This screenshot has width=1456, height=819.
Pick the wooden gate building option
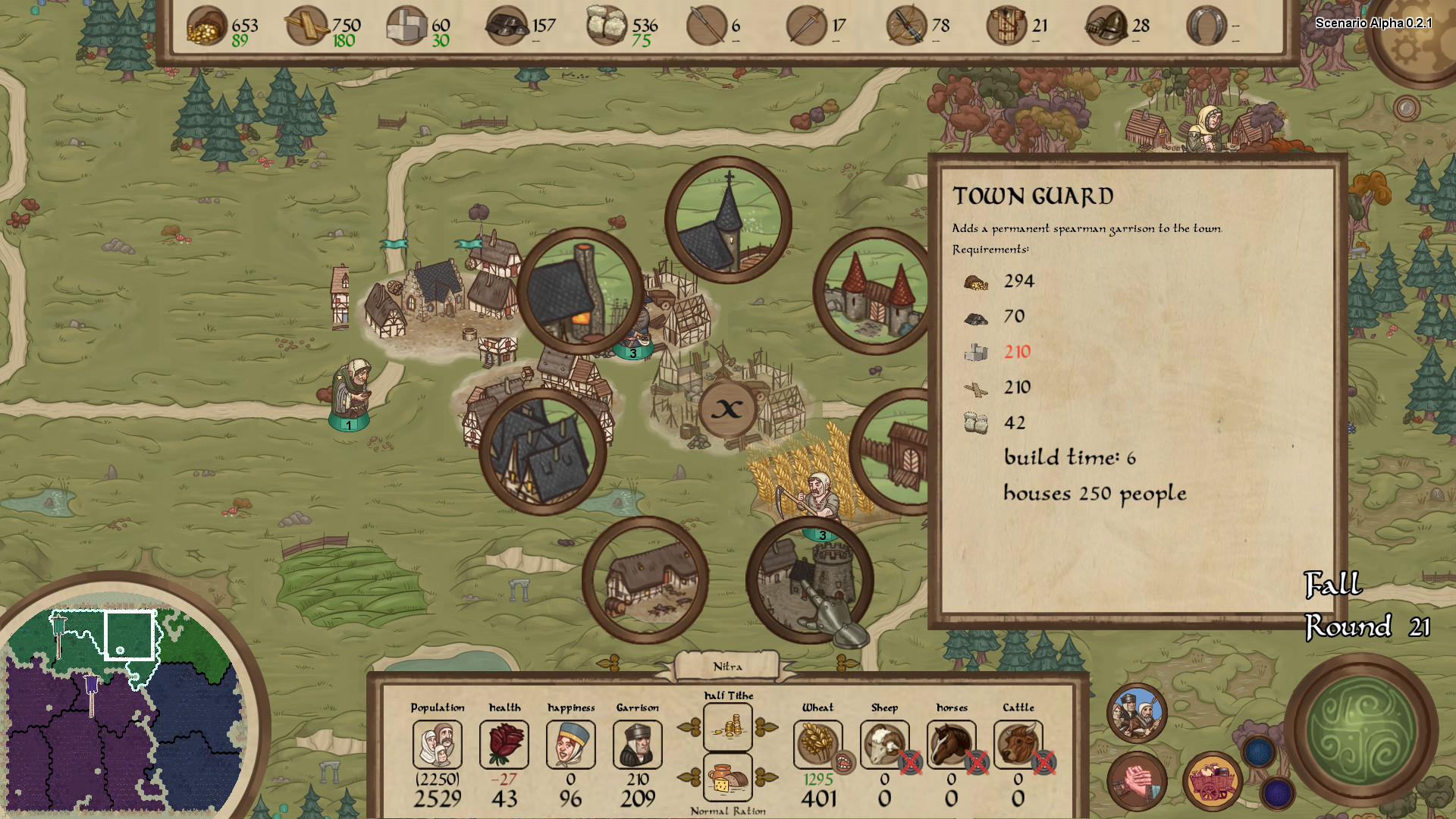[x=895, y=452]
